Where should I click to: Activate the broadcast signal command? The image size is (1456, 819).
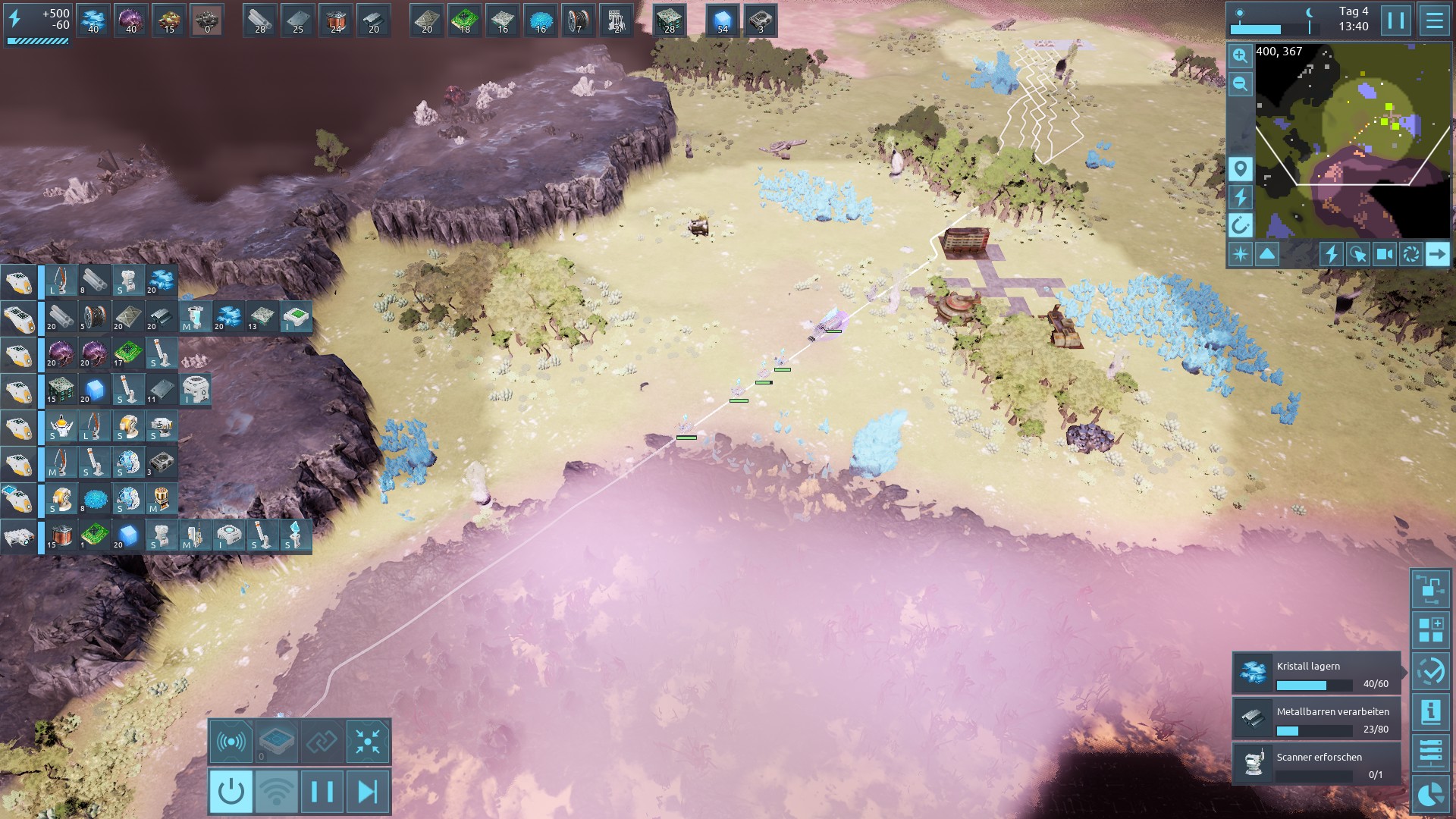tap(231, 741)
